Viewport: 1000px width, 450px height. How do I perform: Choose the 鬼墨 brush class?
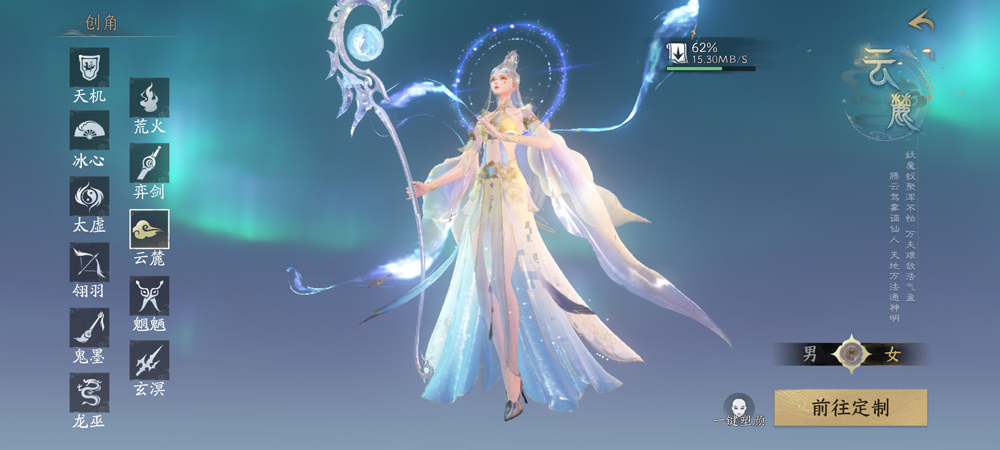[89, 327]
